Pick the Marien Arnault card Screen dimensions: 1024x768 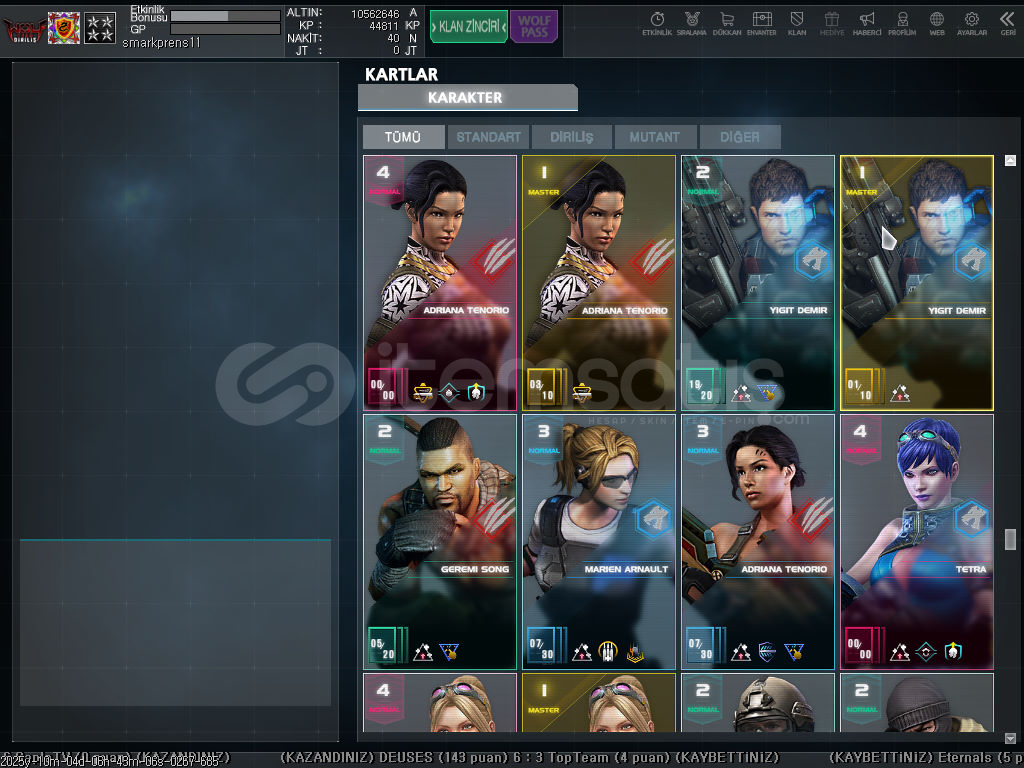[x=598, y=541]
